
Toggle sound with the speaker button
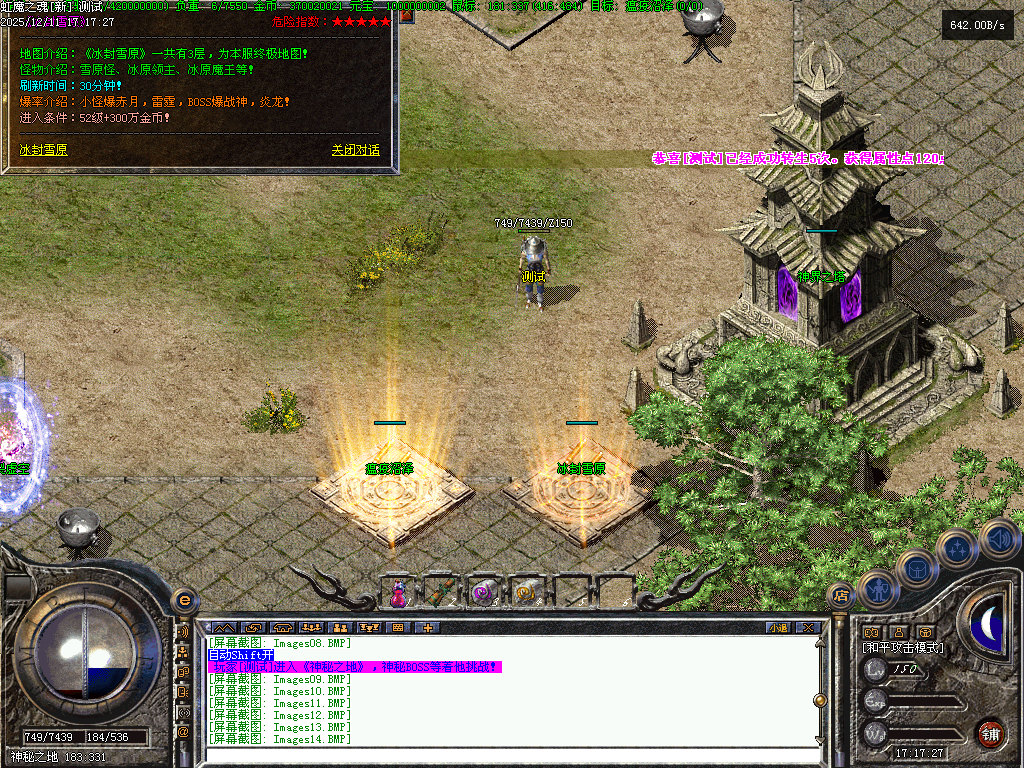[x=998, y=539]
